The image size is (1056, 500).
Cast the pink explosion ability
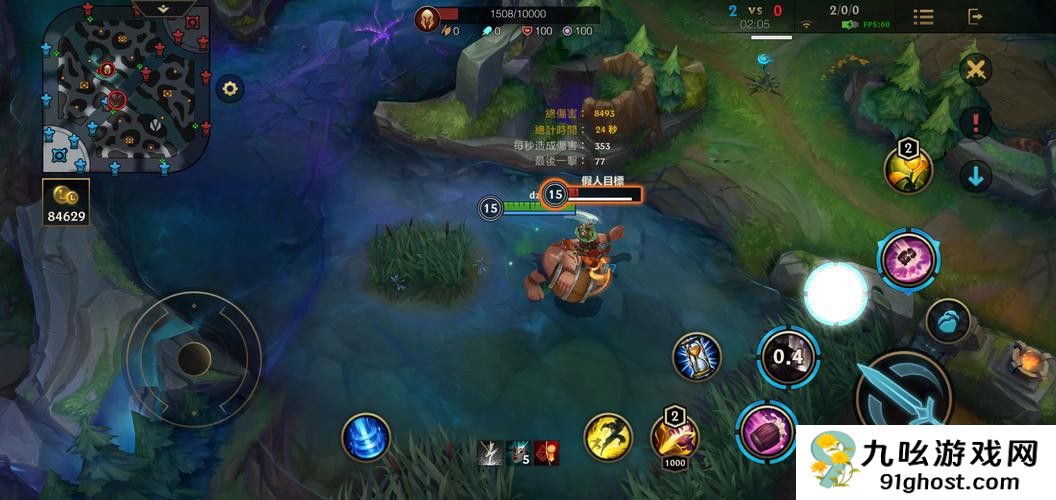908,260
